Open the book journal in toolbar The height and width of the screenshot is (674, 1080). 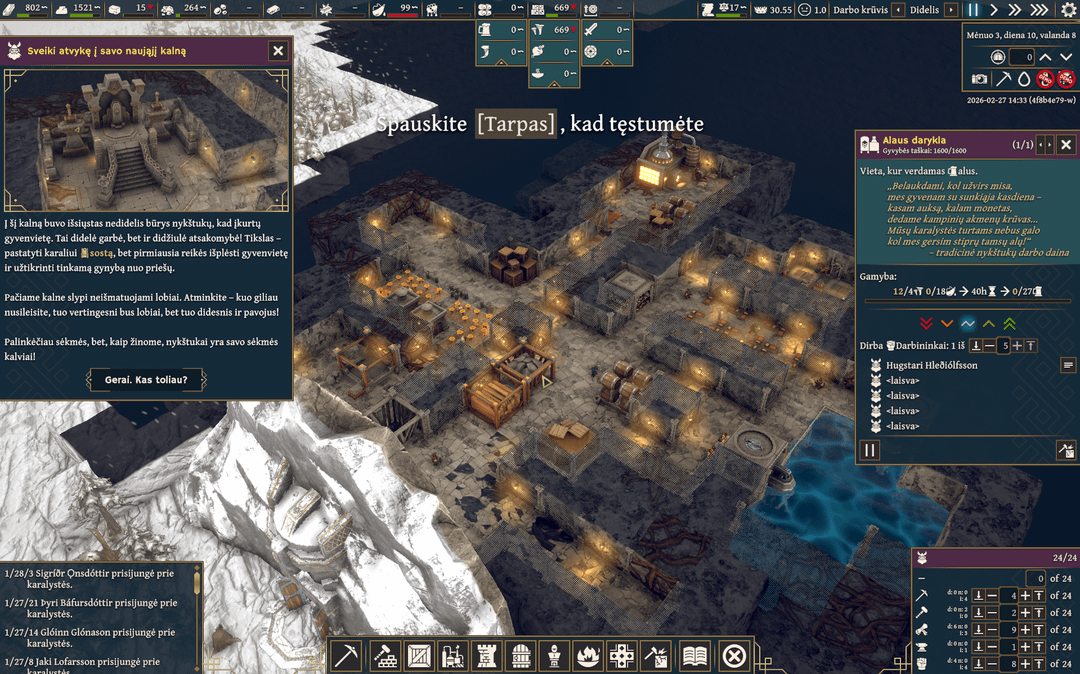tap(694, 656)
